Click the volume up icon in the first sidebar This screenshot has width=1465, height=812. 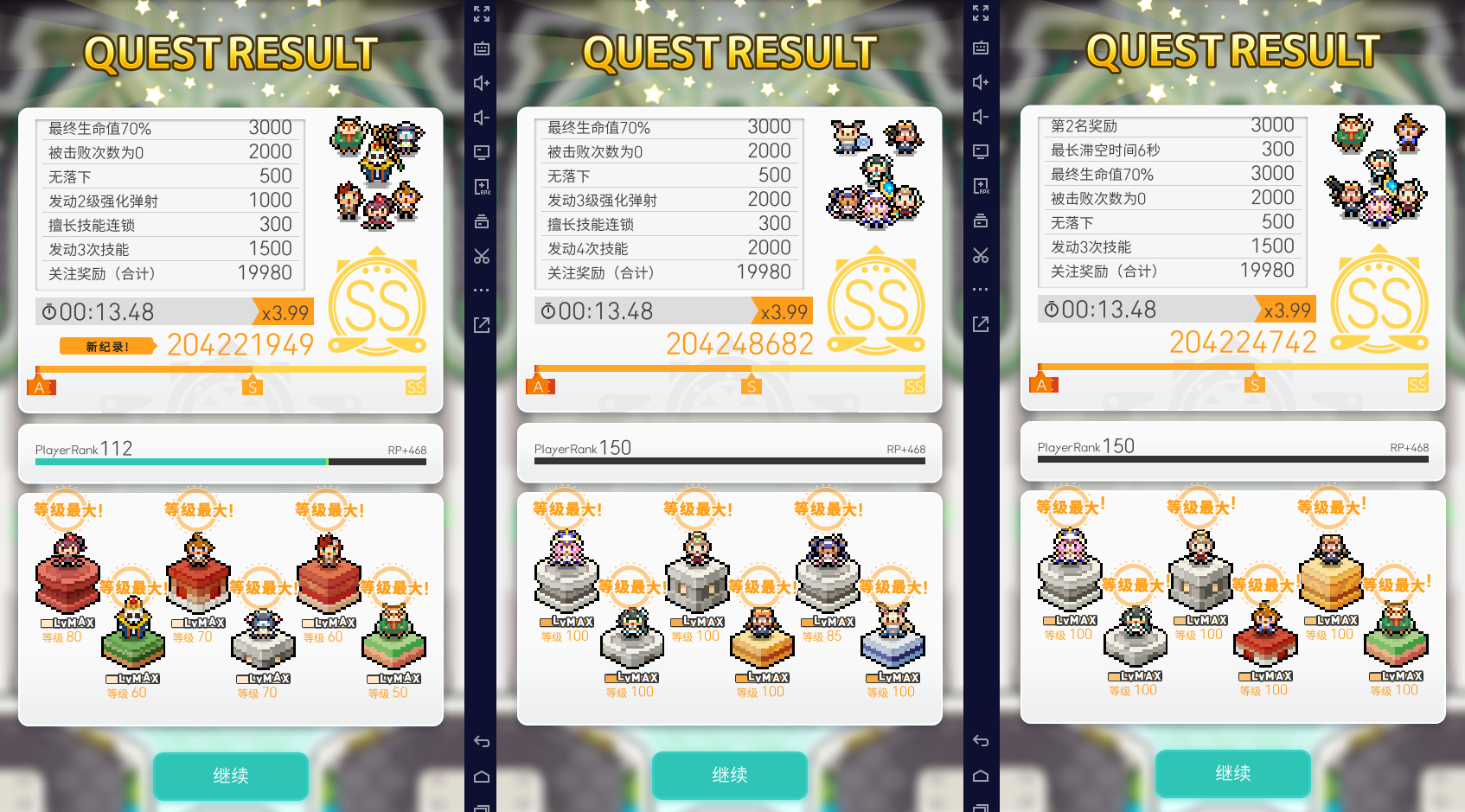click(x=482, y=83)
